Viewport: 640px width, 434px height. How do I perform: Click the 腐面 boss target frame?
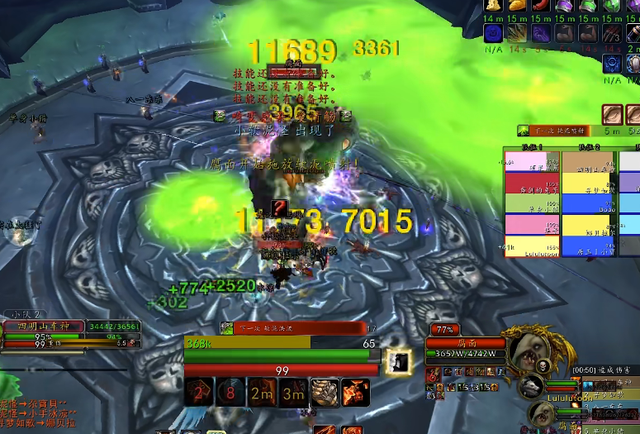(x=463, y=343)
